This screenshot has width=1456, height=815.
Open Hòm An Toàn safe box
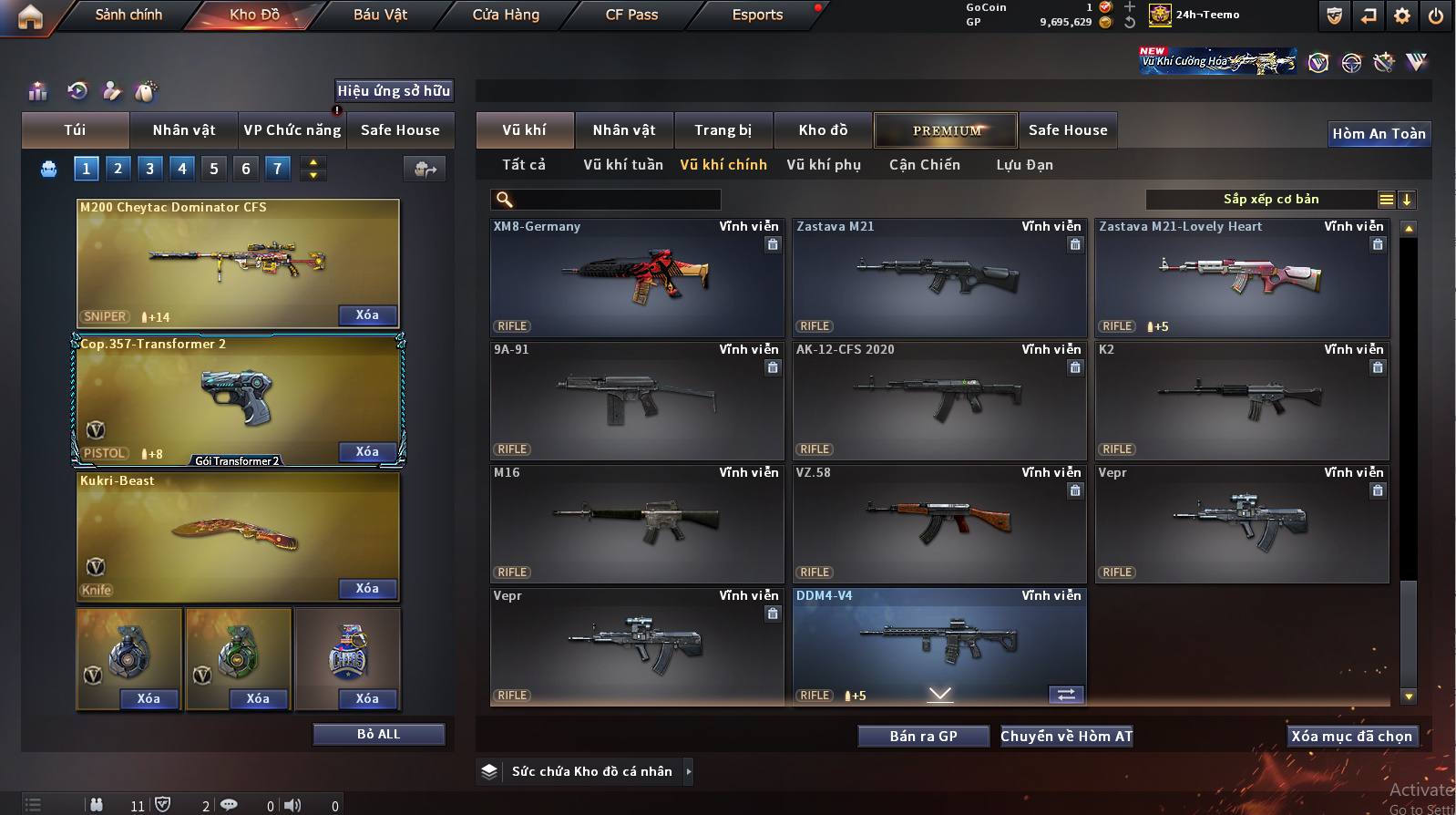point(1379,134)
